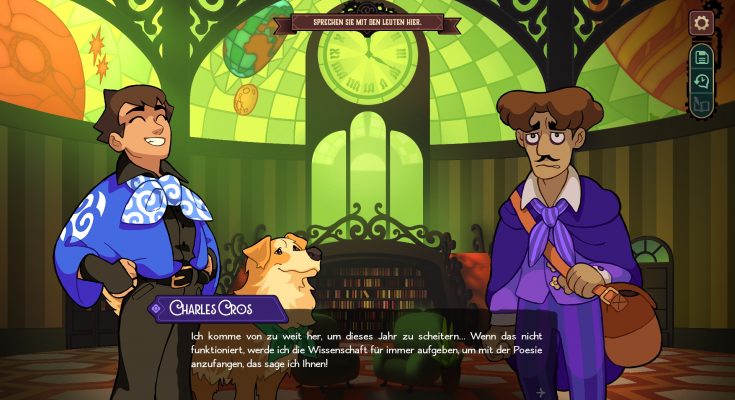Open the greyed-out map book icon

click(x=701, y=104)
